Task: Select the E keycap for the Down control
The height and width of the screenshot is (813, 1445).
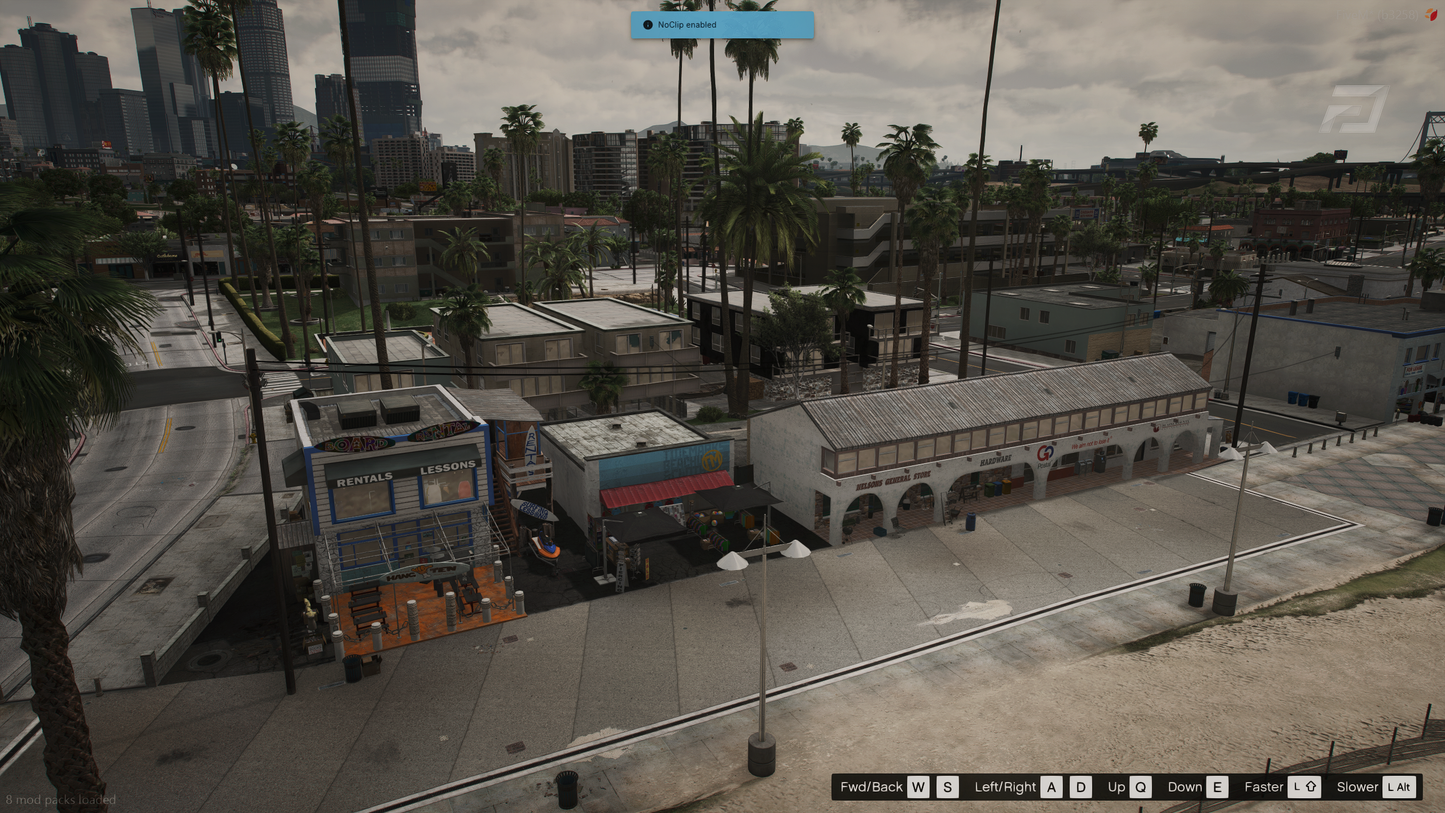Action: [x=1217, y=787]
